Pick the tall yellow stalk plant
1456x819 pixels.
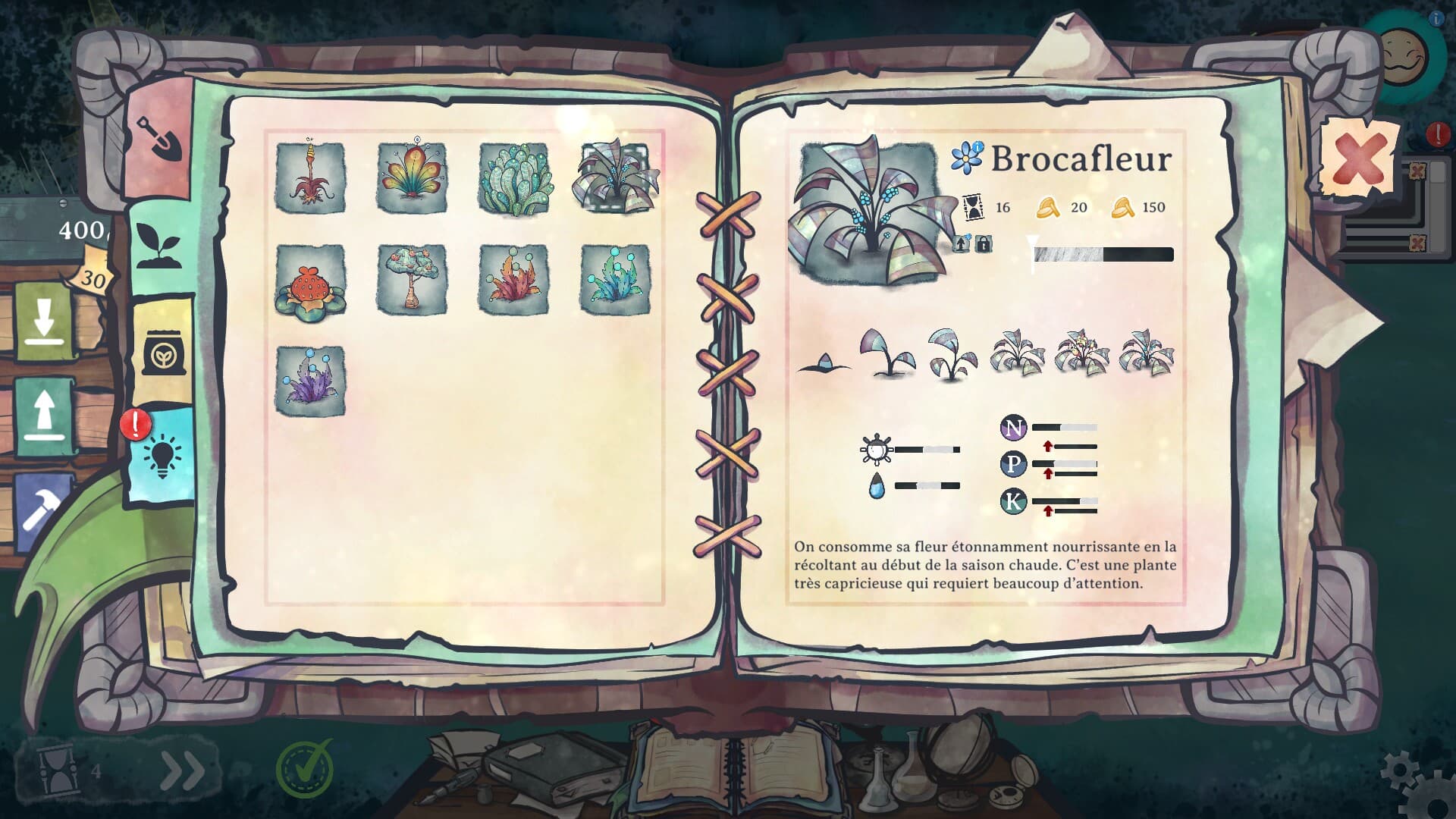pyautogui.click(x=309, y=177)
